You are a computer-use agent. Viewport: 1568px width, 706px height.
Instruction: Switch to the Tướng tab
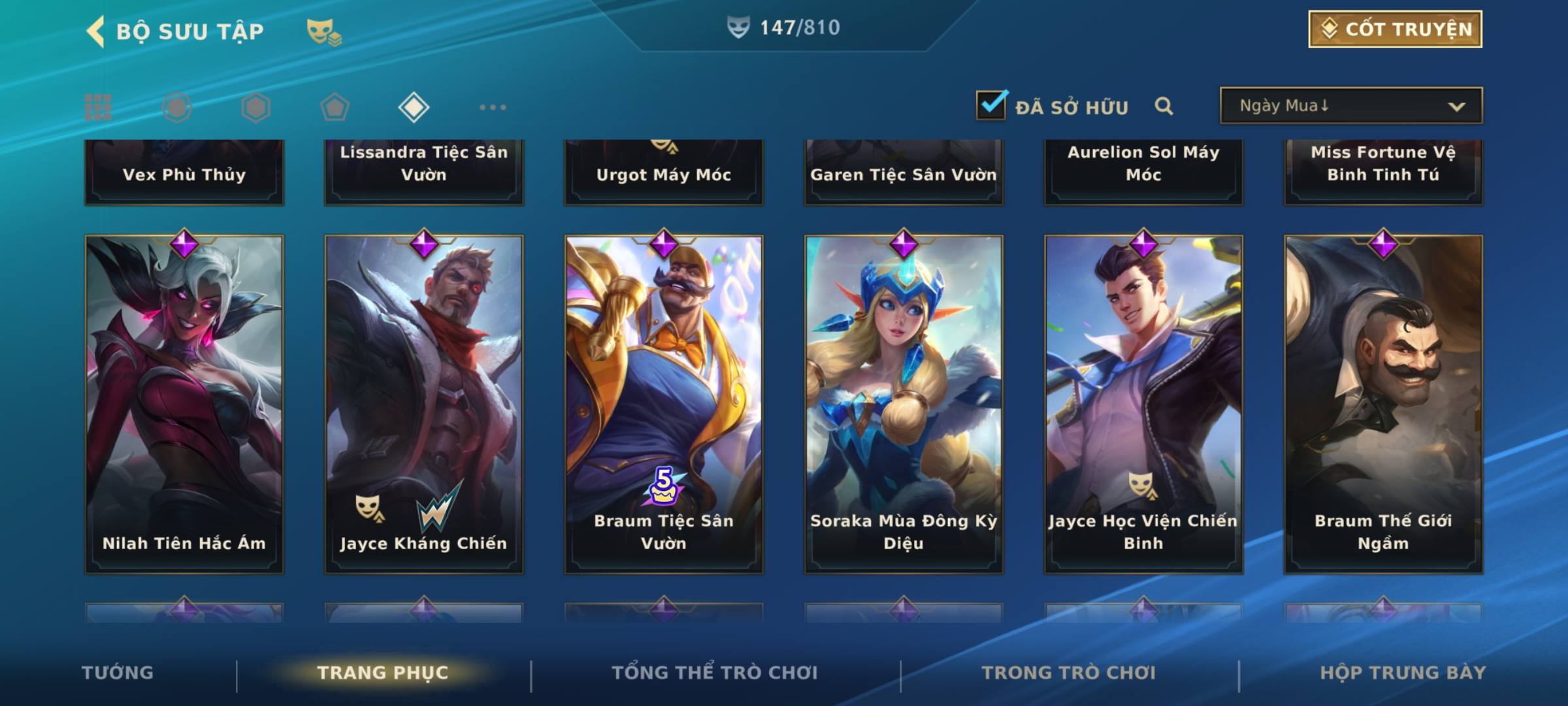[x=118, y=673]
